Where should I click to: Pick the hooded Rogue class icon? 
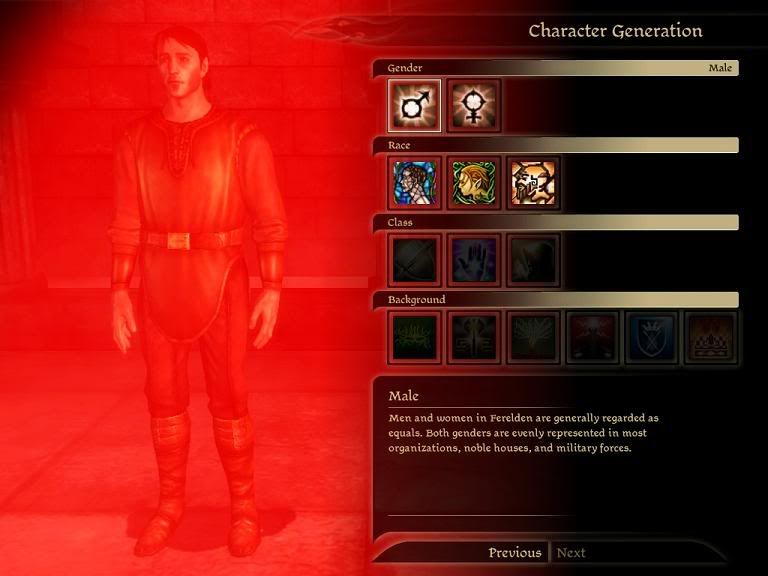tap(532, 260)
